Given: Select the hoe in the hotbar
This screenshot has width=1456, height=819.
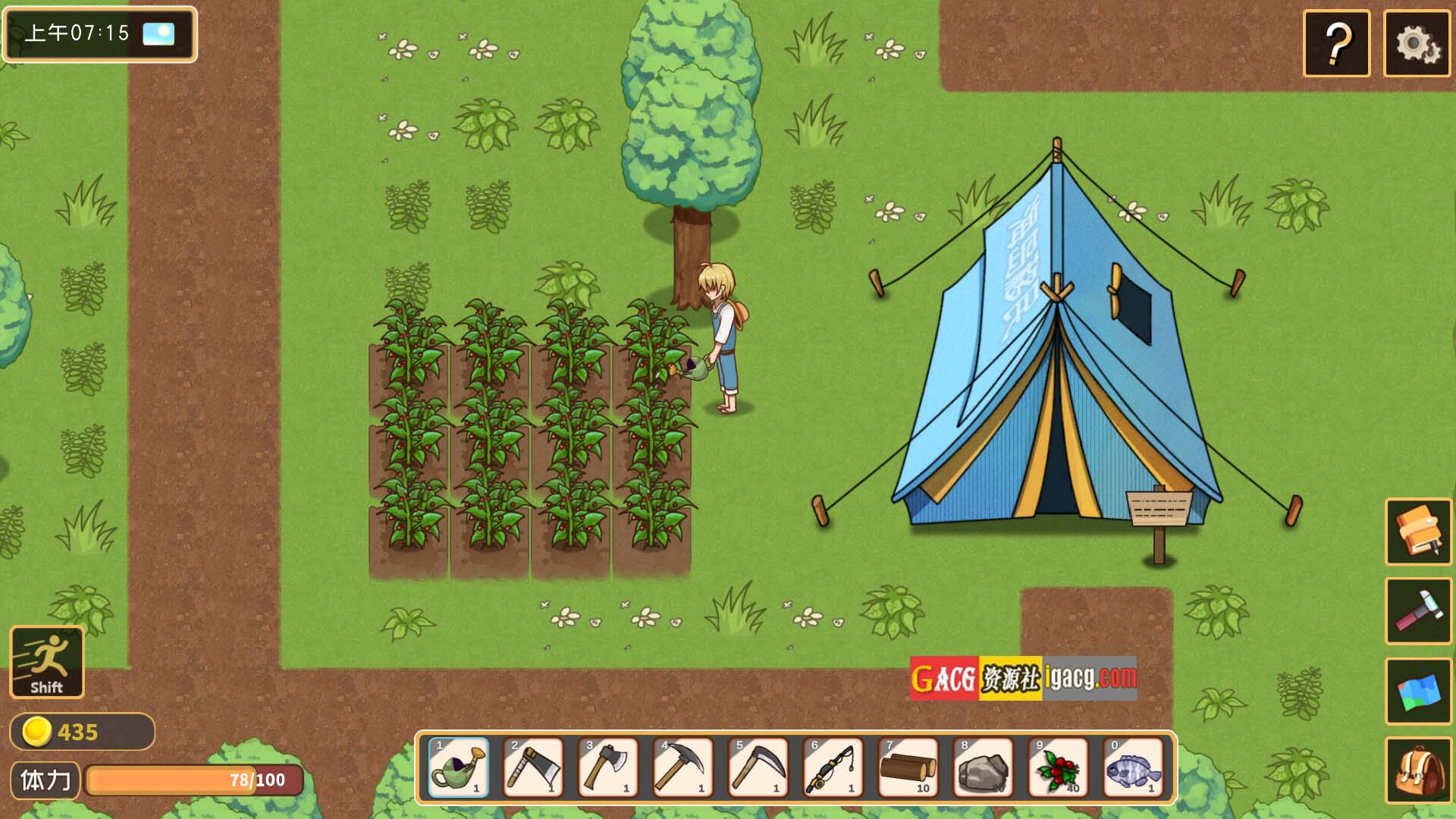Looking at the screenshot, I should 533,767.
